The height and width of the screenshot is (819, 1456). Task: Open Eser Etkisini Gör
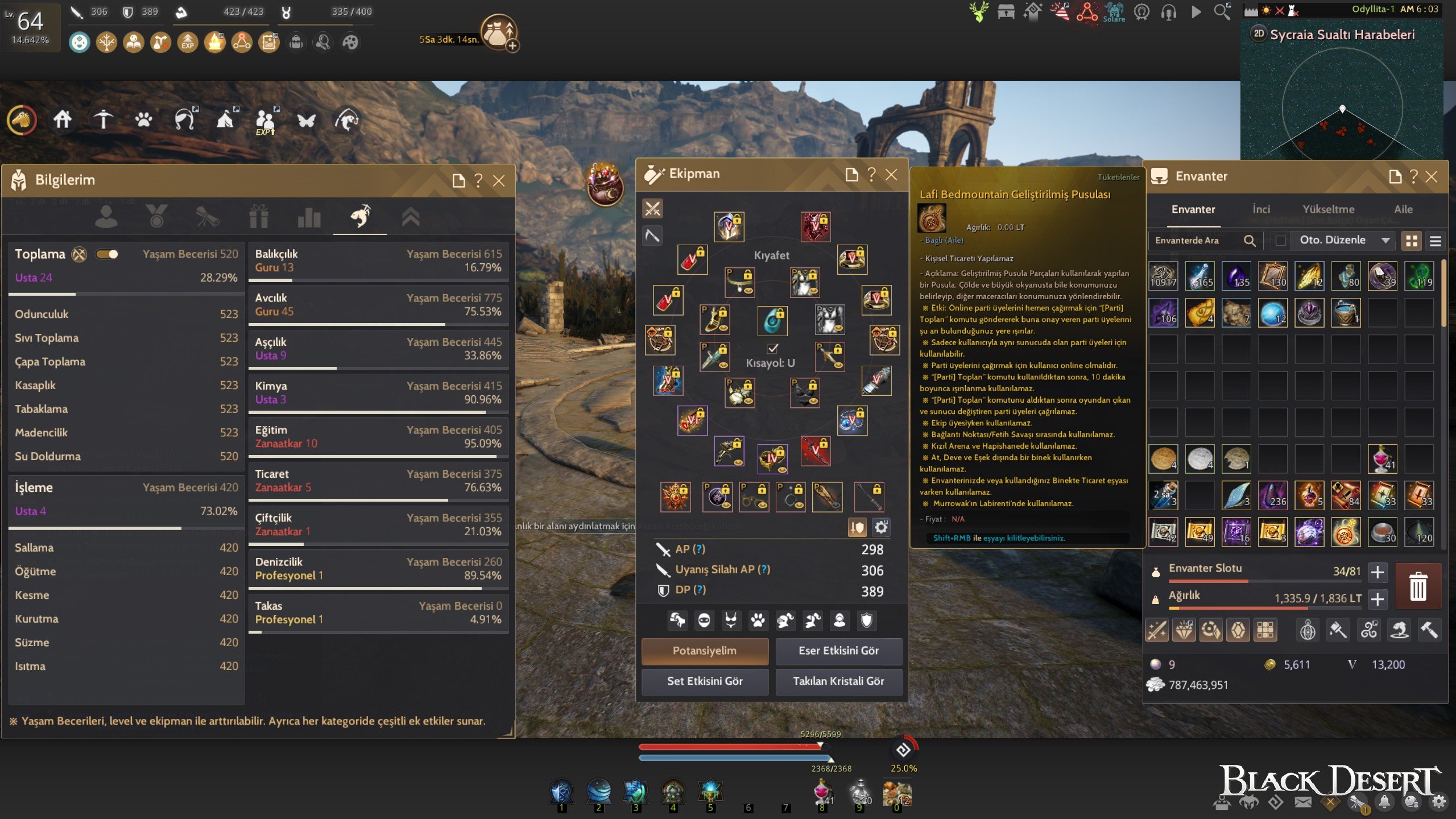[838, 651]
